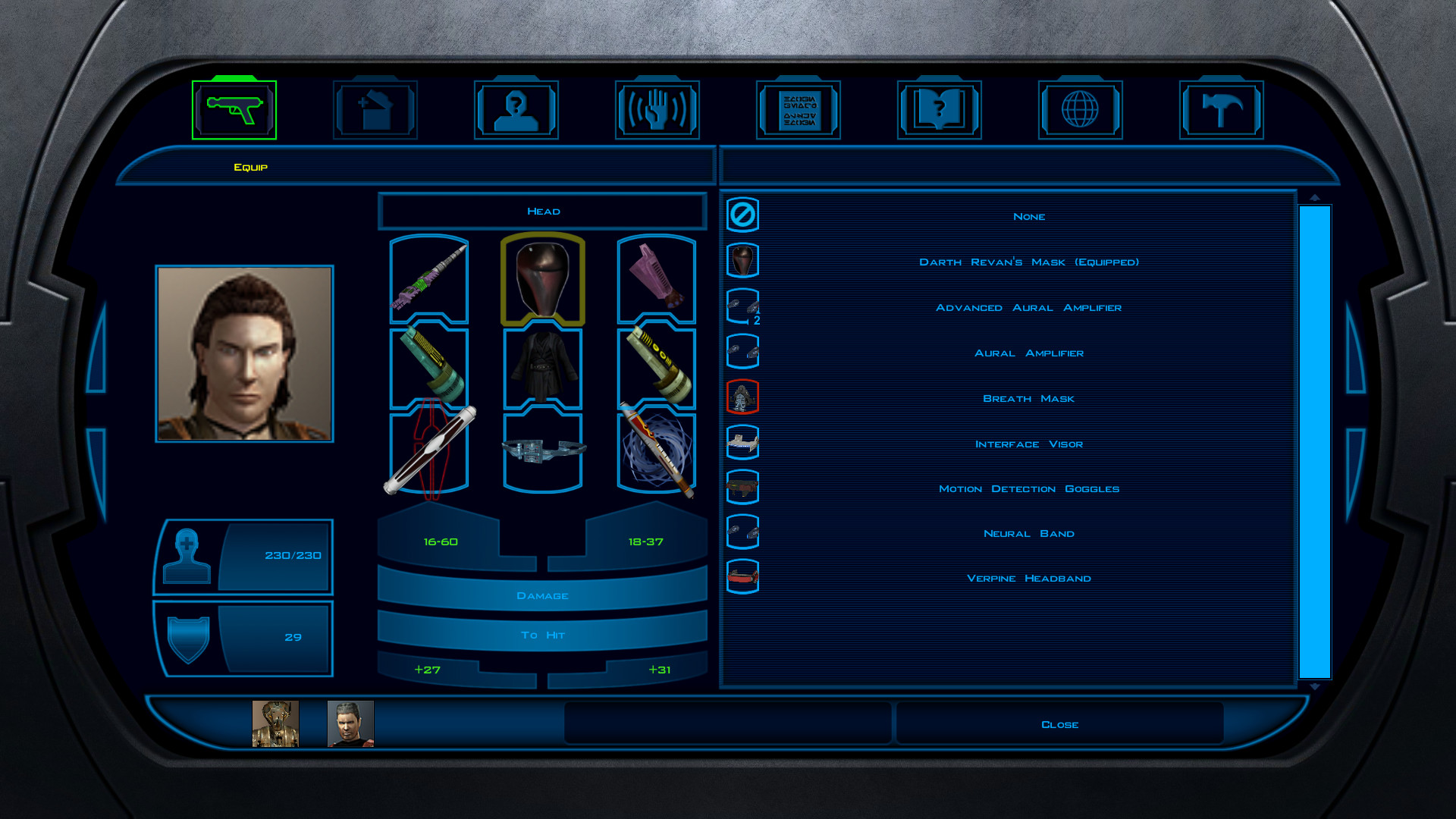Show the galaxy map tab
This screenshot has height=819, width=1456.
coord(1081,110)
